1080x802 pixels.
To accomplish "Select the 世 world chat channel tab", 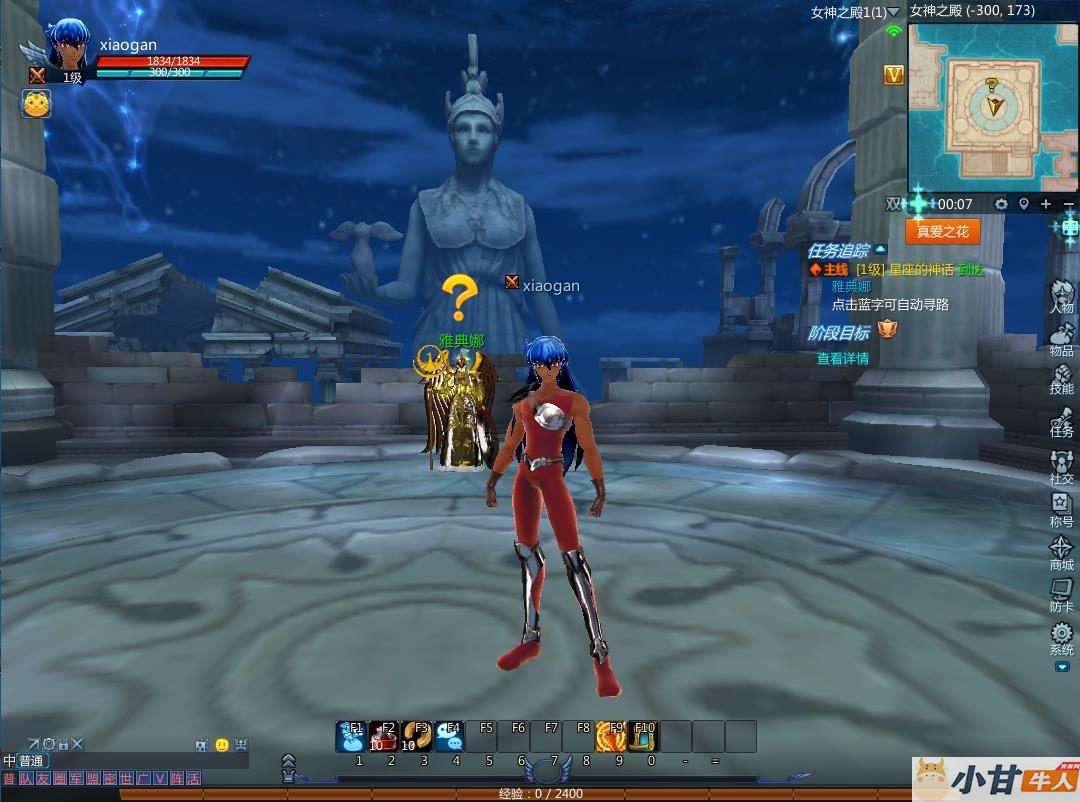I will (x=125, y=778).
